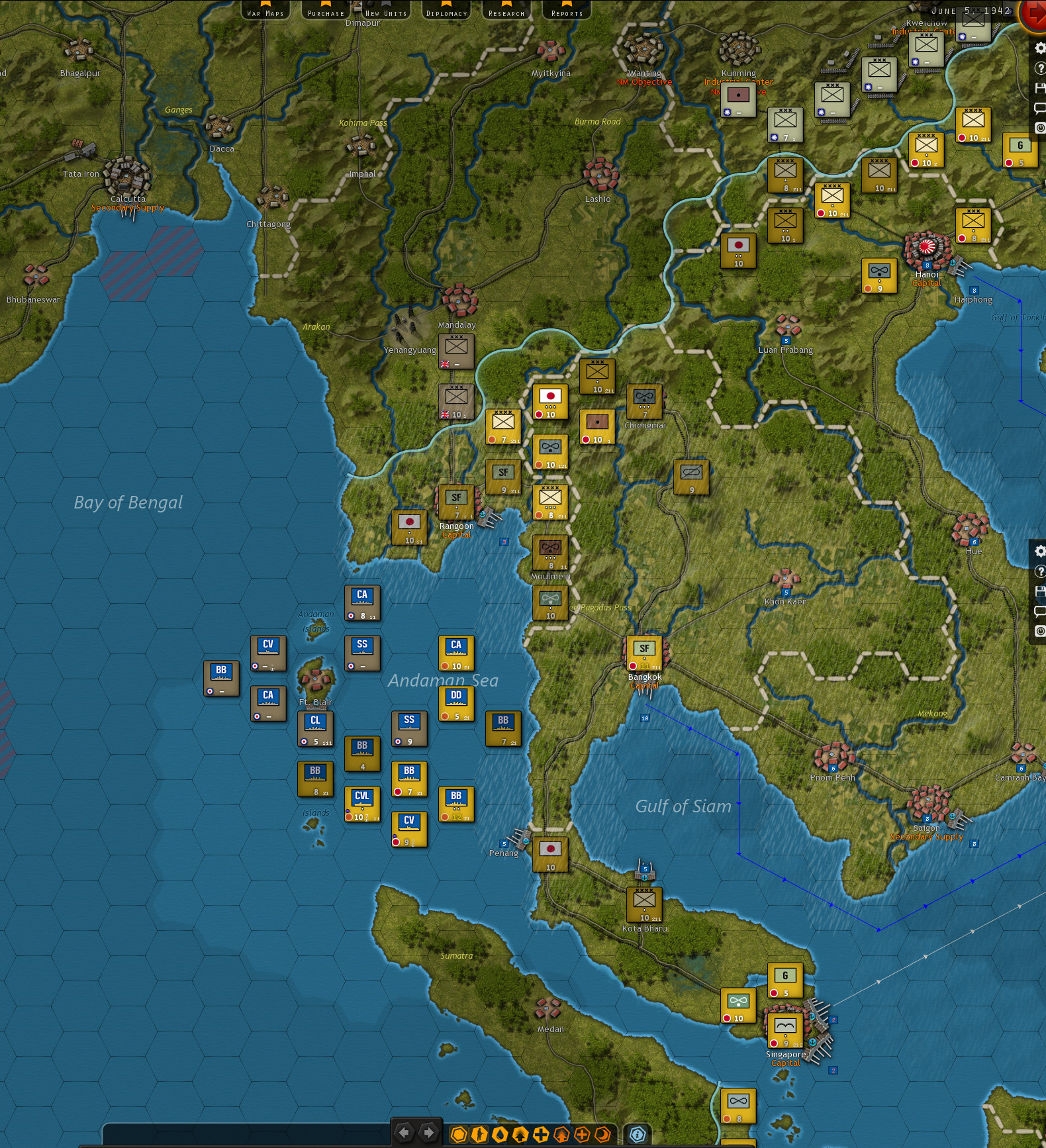Screen dimensions: 1046x1148
Task: Toggle the orange crescent night icon
Action: point(602,1133)
